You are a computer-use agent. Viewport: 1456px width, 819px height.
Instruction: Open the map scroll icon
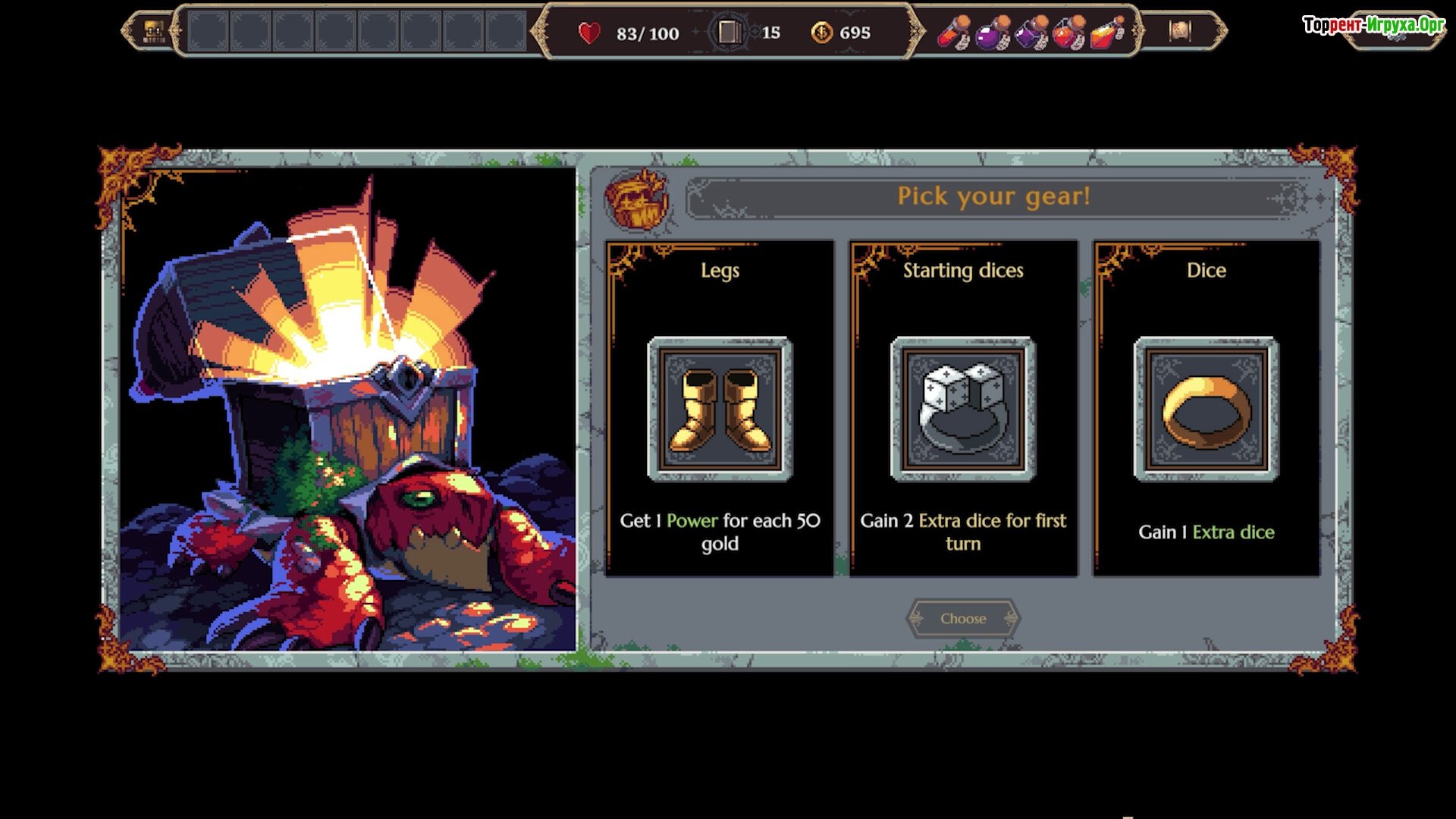point(1179,31)
